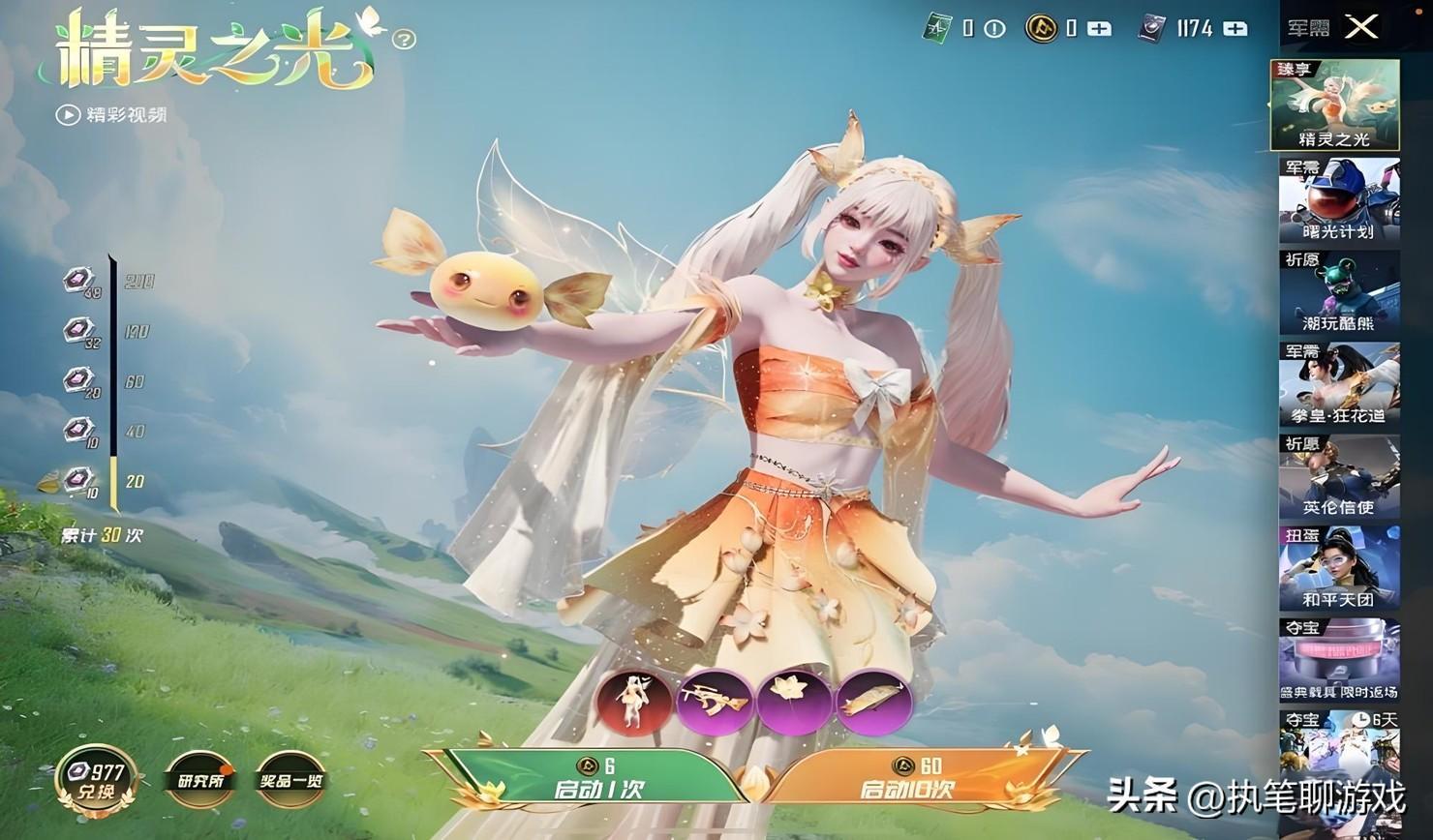Start ten draws with 启动10次
Viewport: 1433px width, 840px height.
(907, 778)
